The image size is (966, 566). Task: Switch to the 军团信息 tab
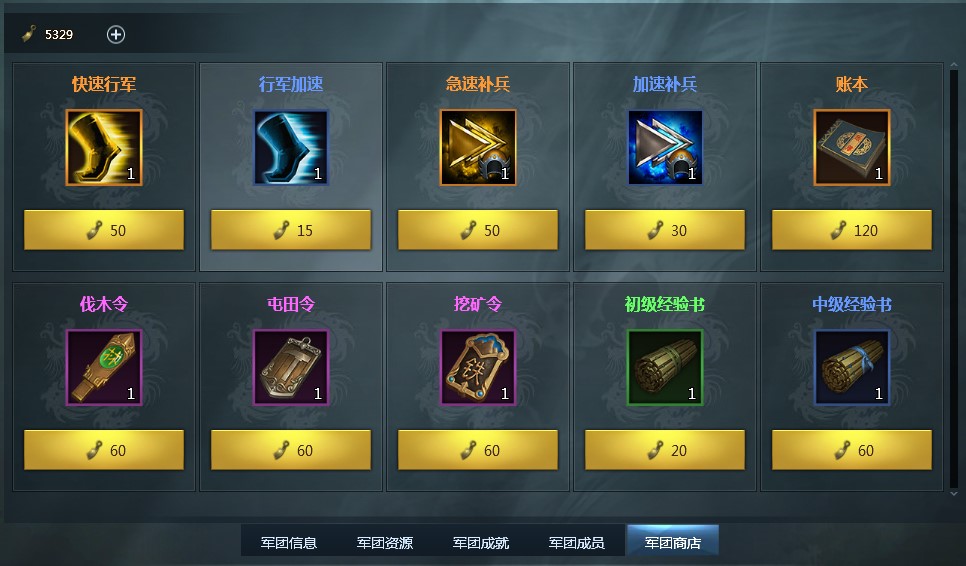pos(289,543)
